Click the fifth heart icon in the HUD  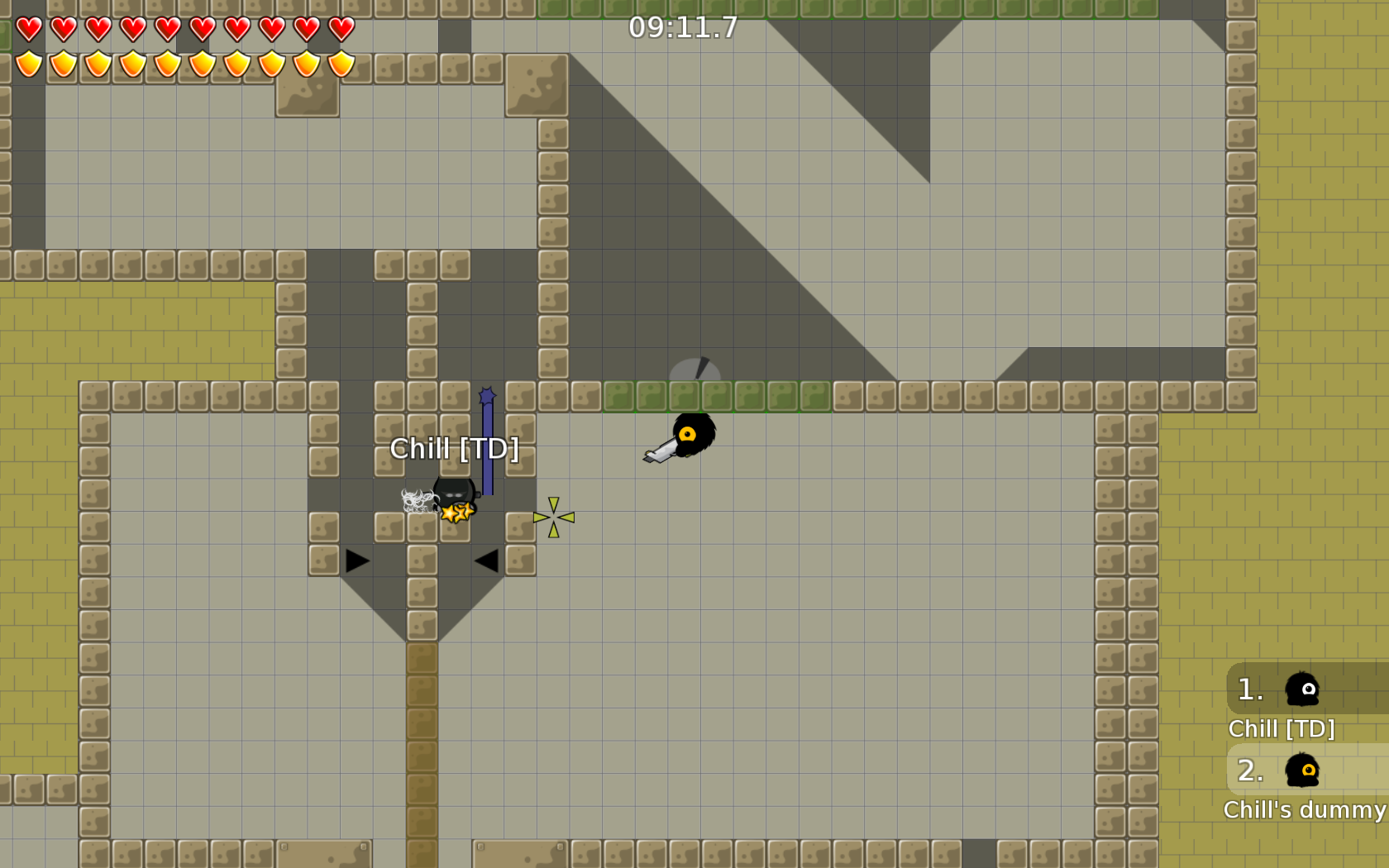167,27
